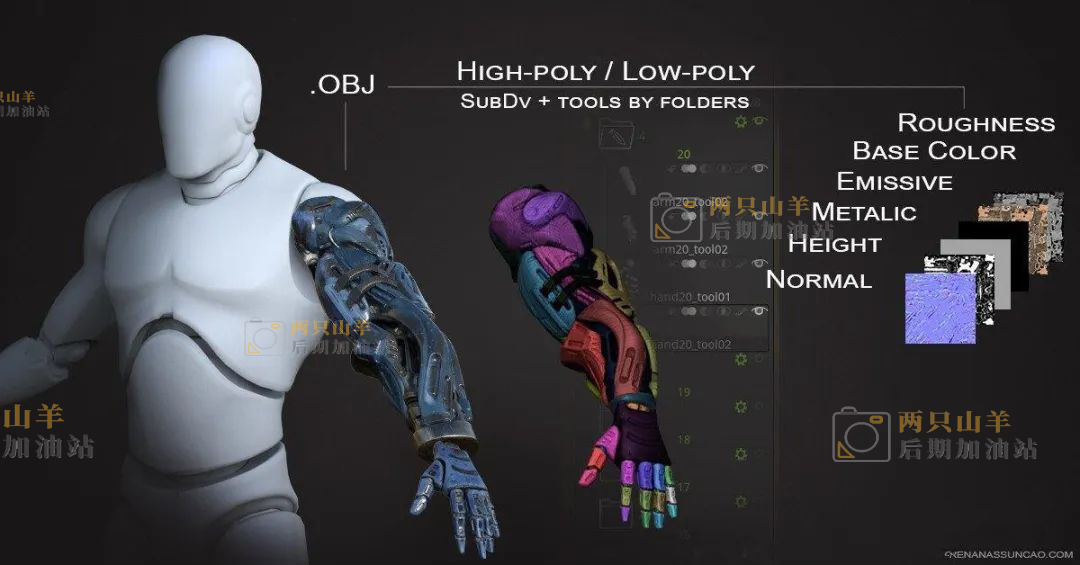
Task: Open folder 19 in the subtool list
Action: point(685,392)
